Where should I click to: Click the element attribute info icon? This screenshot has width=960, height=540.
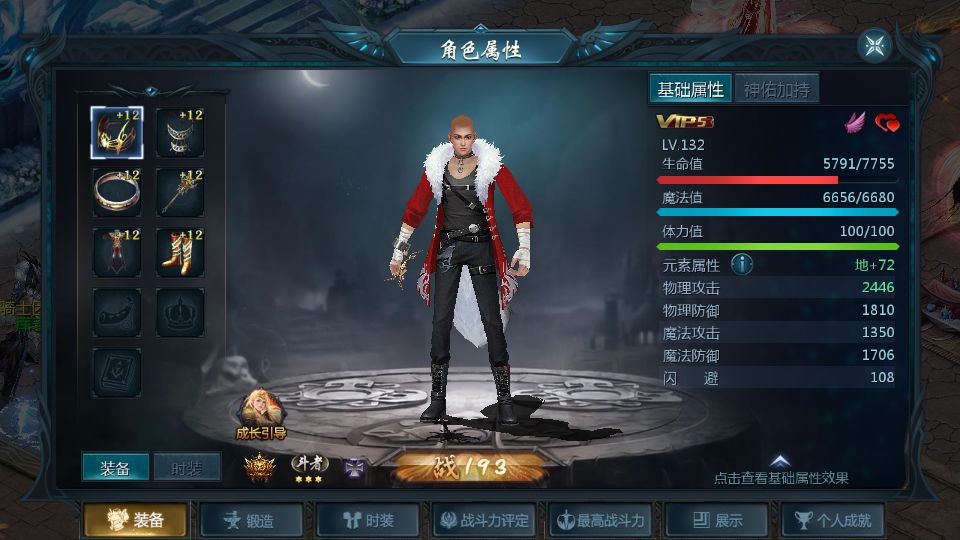pos(742,265)
